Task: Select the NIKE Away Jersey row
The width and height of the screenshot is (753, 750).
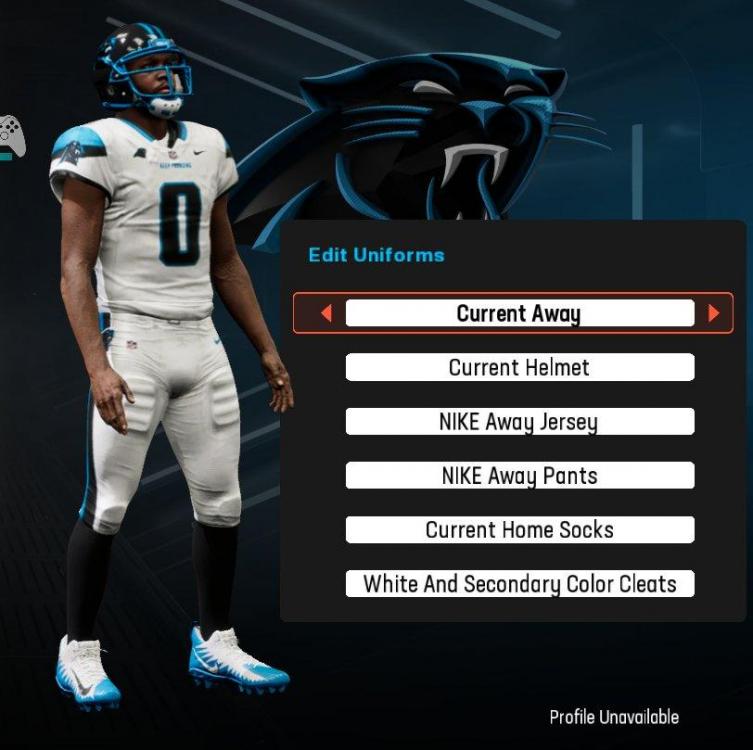Action: [x=519, y=421]
